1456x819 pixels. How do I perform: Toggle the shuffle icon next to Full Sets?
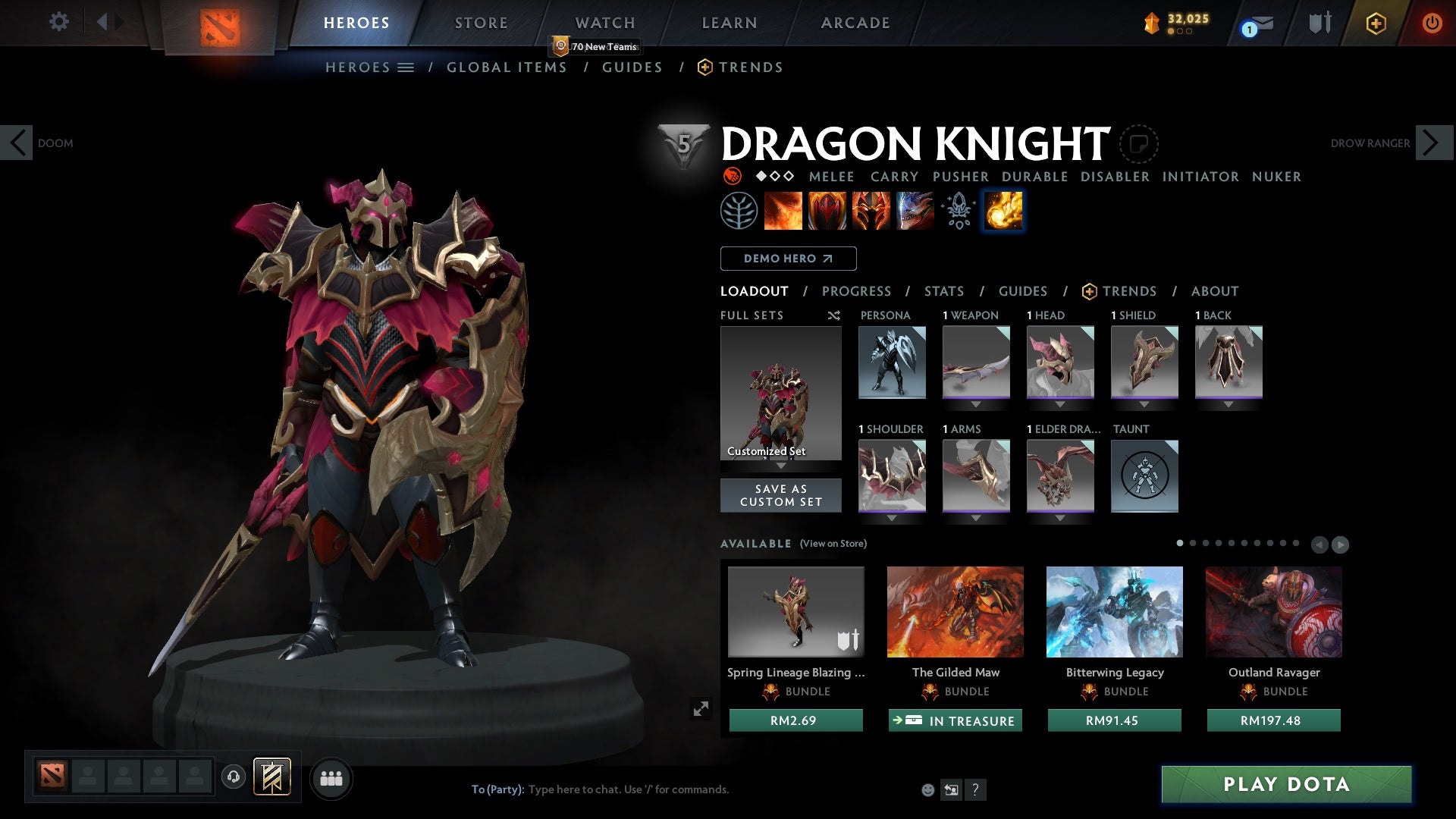(834, 315)
